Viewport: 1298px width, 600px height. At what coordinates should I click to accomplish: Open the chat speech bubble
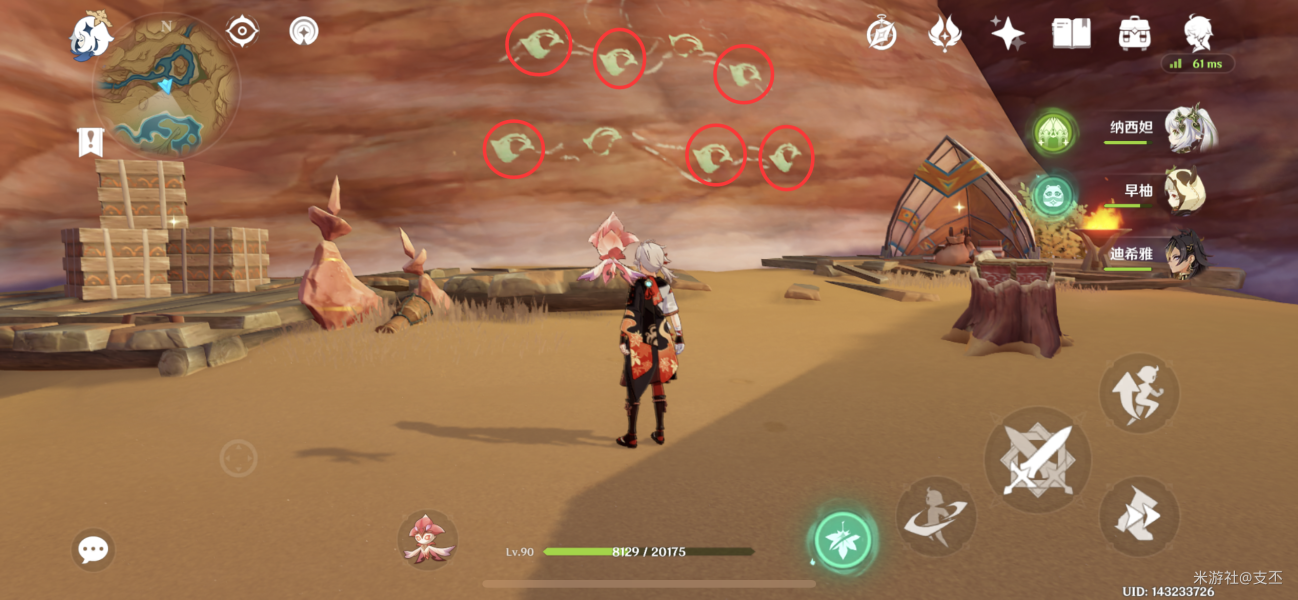tap(93, 549)
